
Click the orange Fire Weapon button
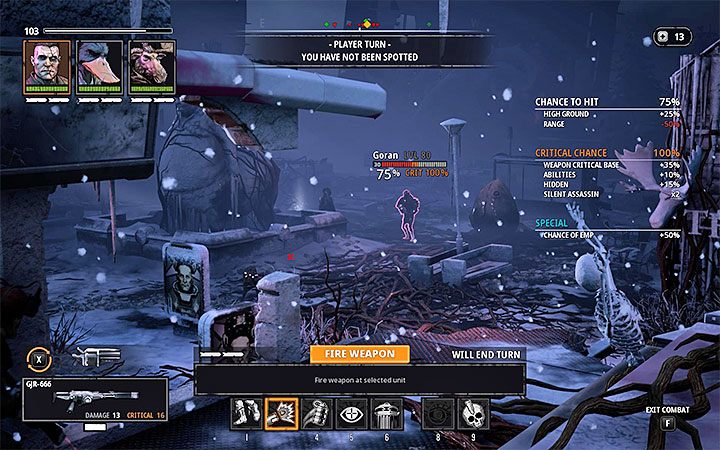[359, 353]
